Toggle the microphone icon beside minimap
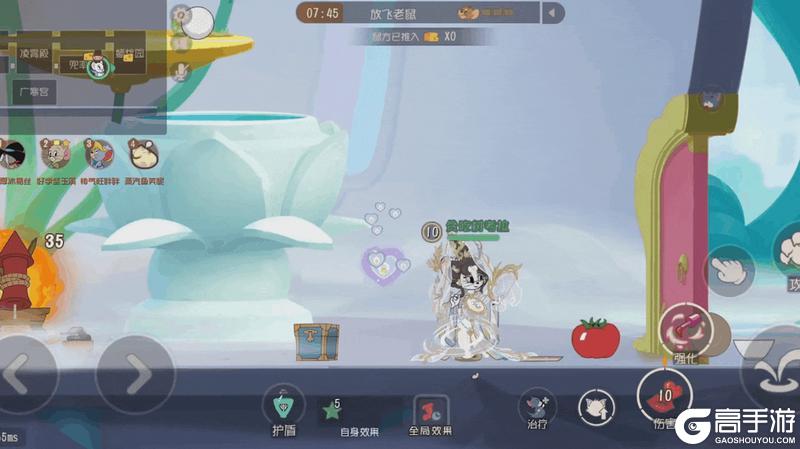The image size is (800, 449). click(x=181, y=71)
